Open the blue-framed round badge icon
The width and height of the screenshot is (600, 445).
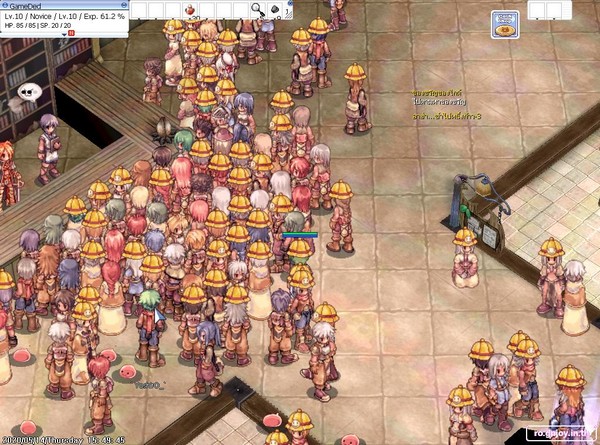[505, 24]
